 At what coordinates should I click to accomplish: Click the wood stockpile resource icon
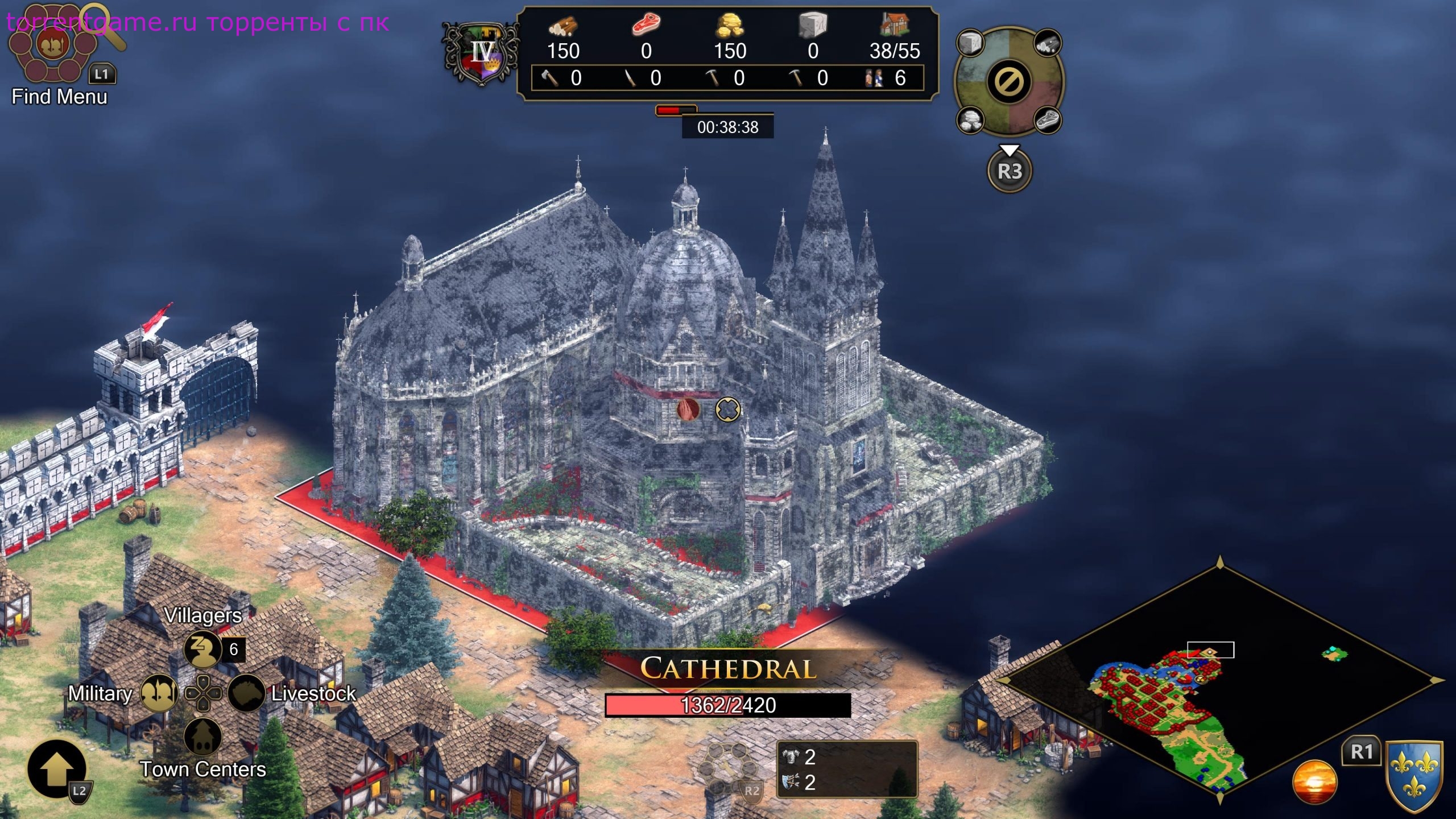562,26
